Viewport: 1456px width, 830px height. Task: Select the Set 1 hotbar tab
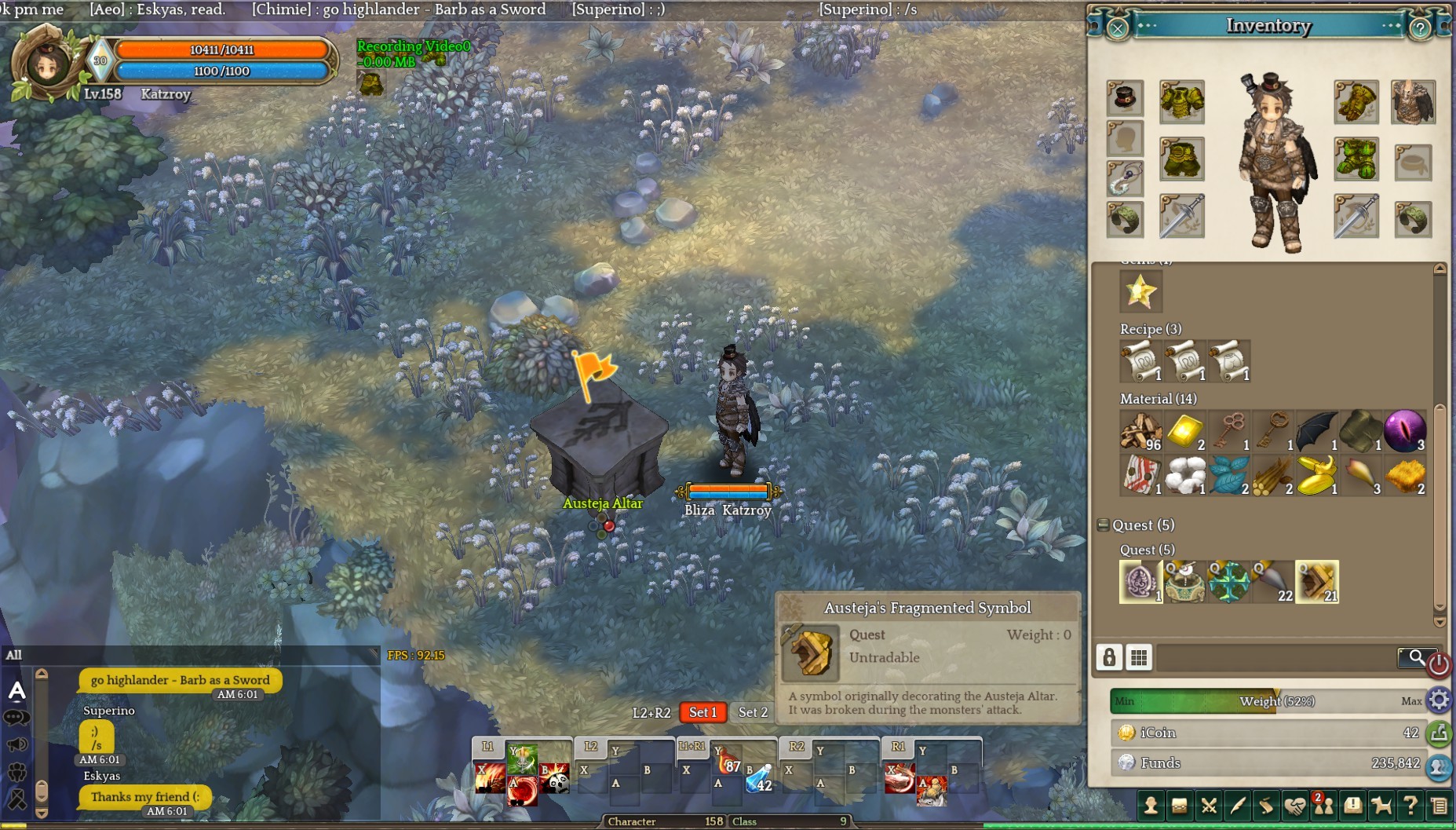(x=702, y=712)
